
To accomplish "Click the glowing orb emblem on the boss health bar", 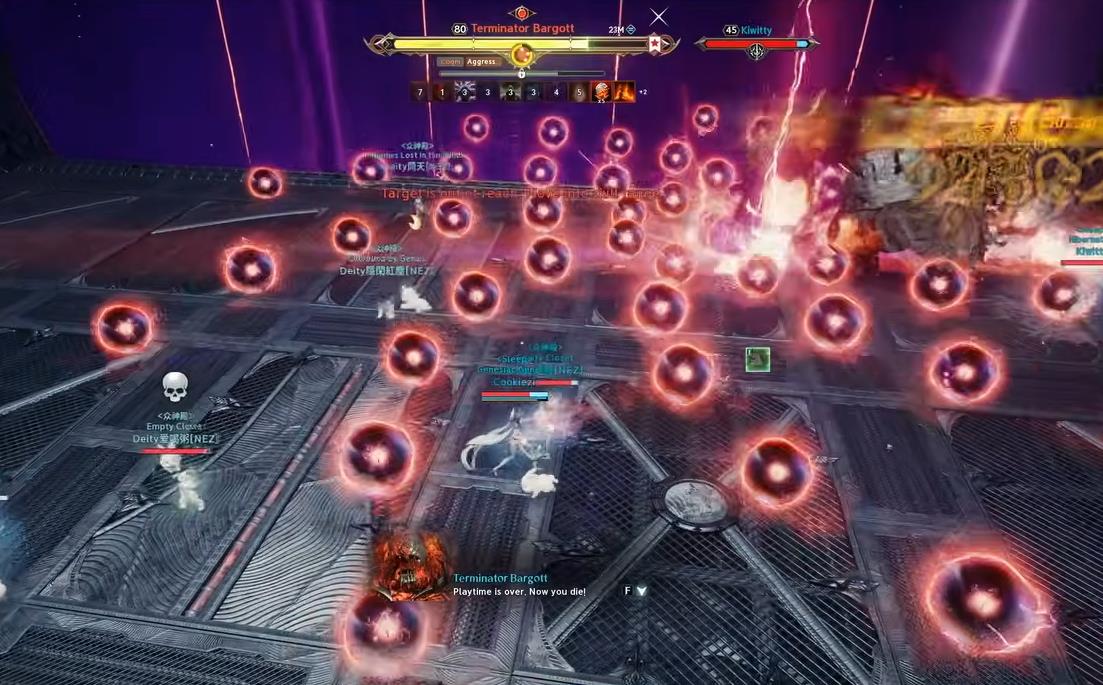I will 521,53.
